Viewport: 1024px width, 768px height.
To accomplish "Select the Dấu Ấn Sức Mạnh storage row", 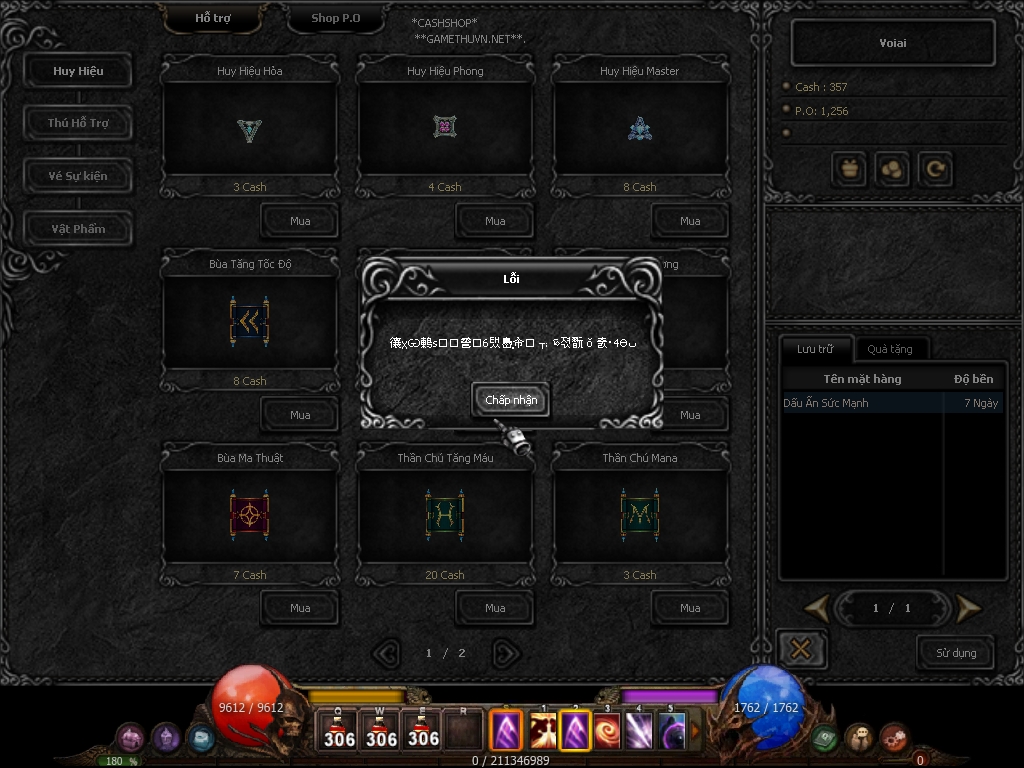I will [860, 403].
